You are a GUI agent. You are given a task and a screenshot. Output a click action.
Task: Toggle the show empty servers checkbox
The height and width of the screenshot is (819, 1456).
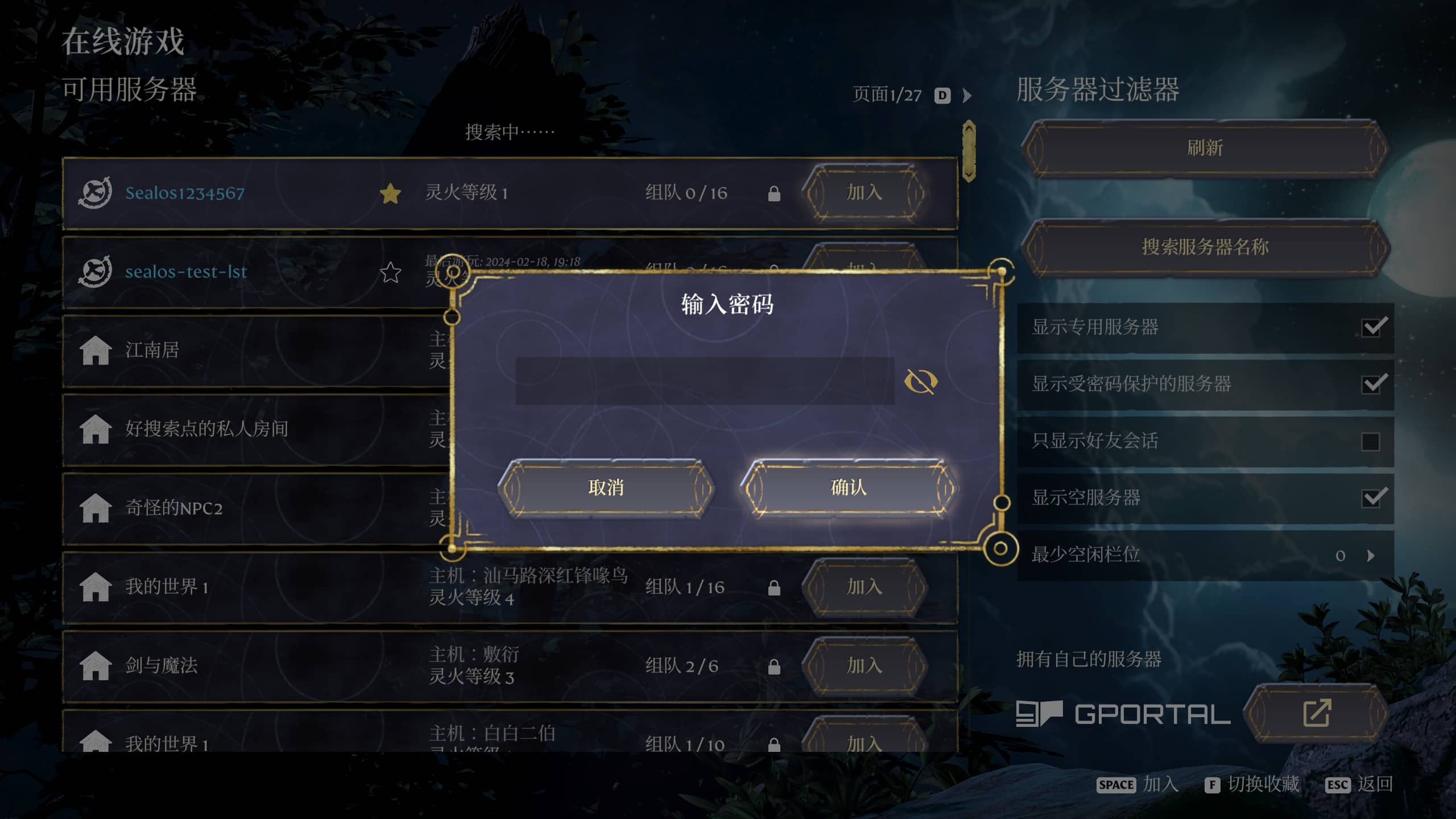coord(1372,498)
